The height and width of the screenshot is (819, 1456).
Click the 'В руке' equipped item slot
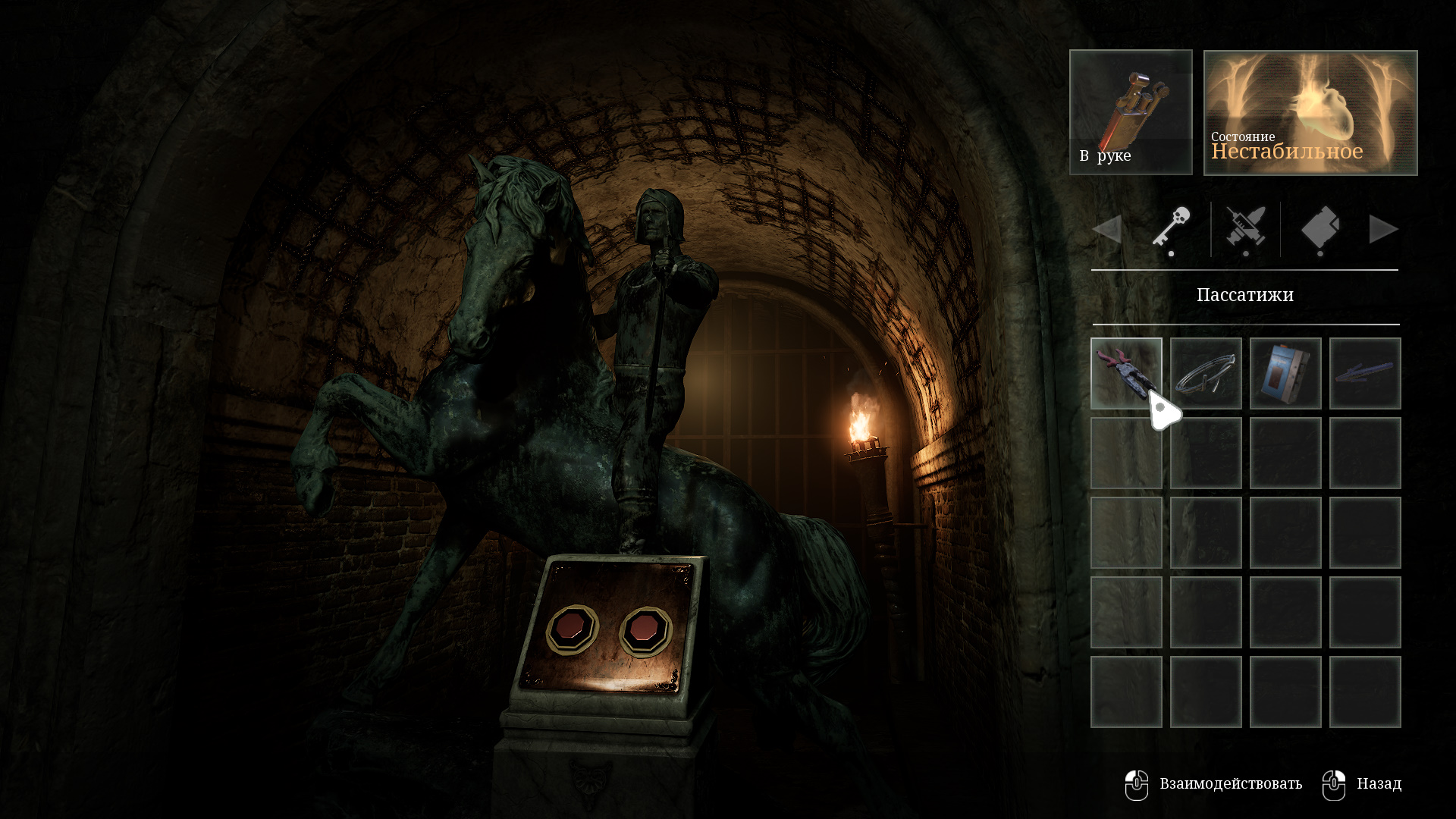coord(1130,112)
